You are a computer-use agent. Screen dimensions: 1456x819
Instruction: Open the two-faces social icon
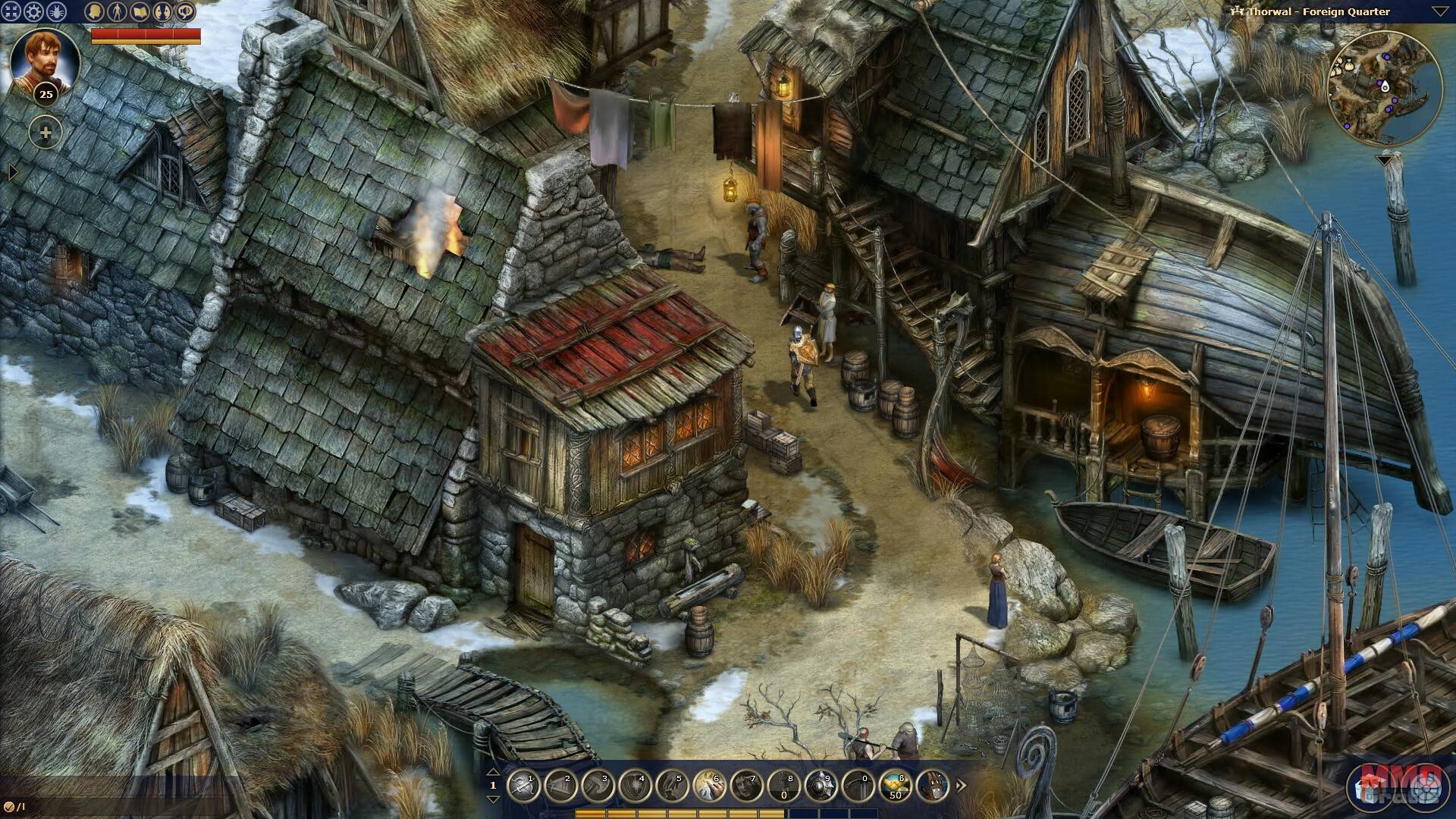coord(162,11)
